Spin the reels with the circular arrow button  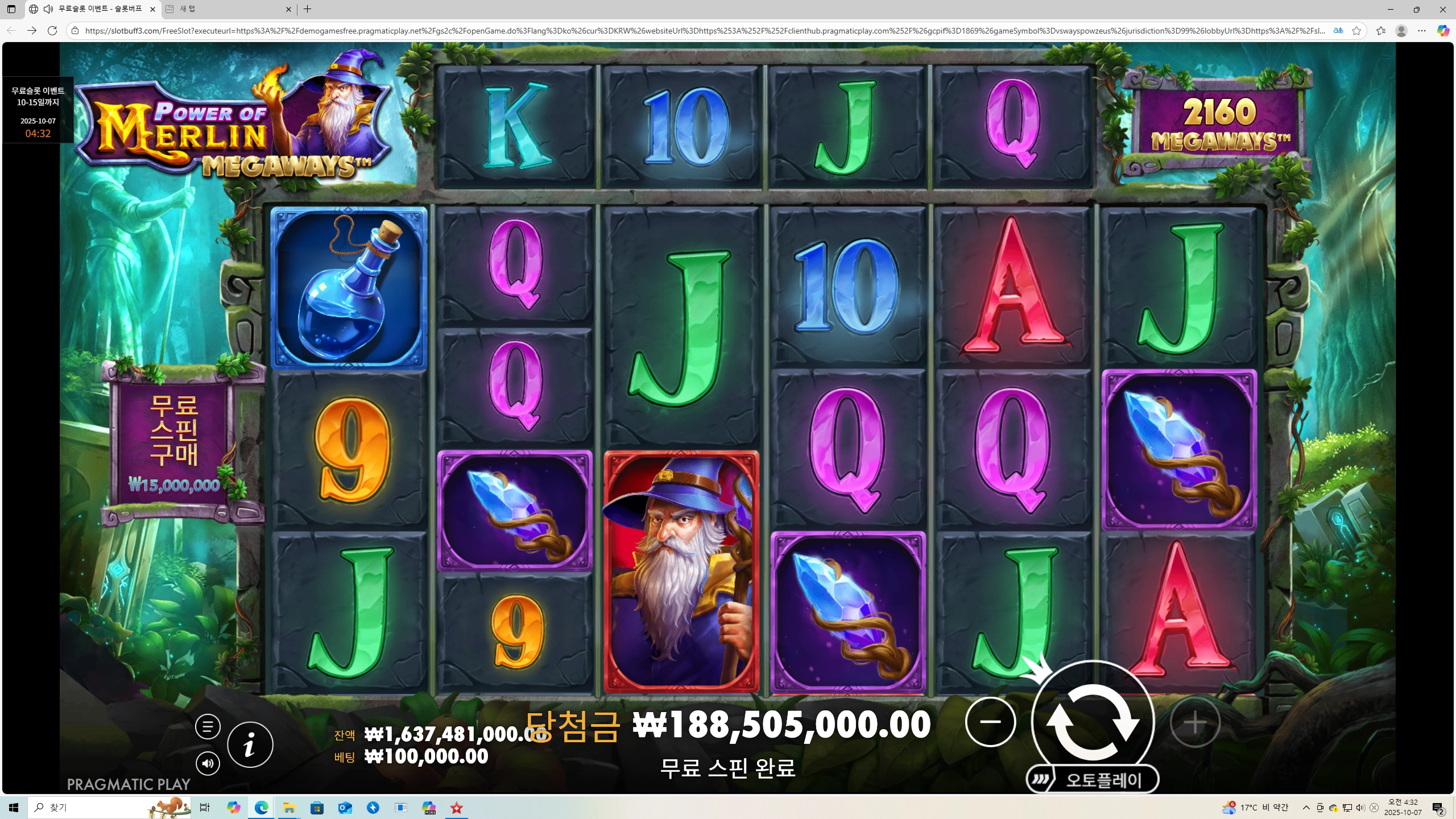point(1093,722)
